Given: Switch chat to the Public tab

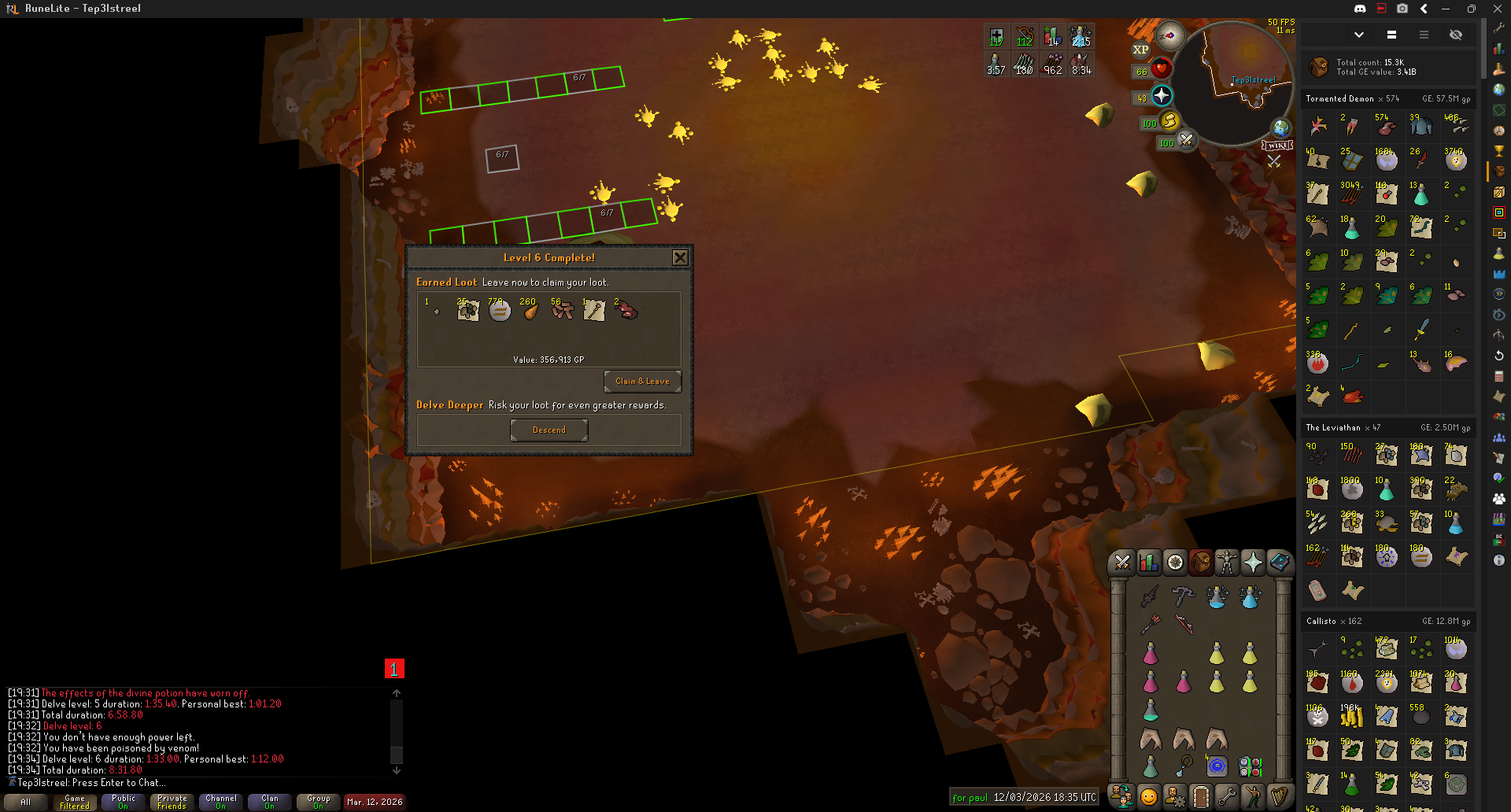Looking at the screenshot, I should (123, 802).
